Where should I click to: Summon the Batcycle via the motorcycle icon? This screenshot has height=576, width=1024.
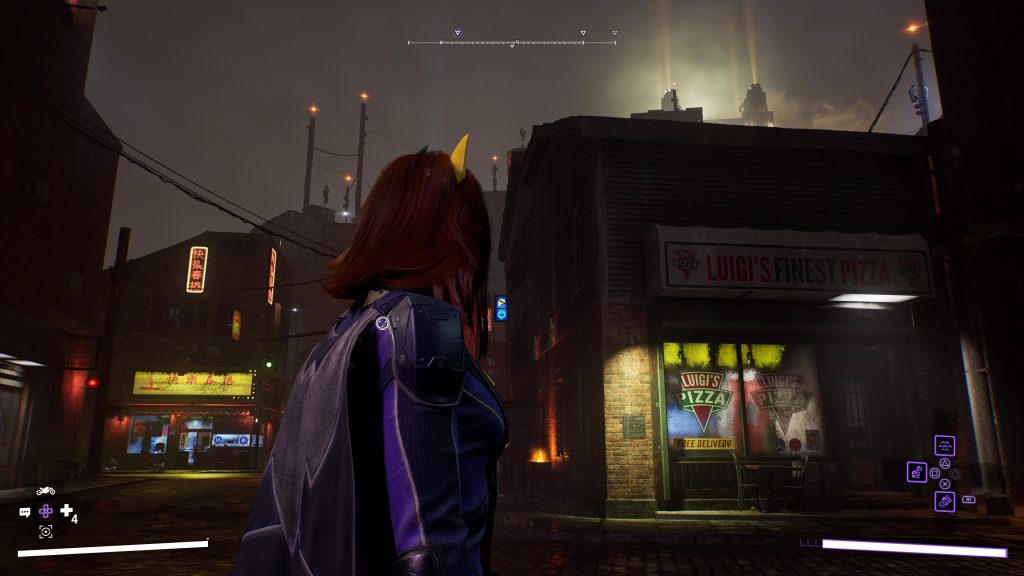click(x=45, y=491)
